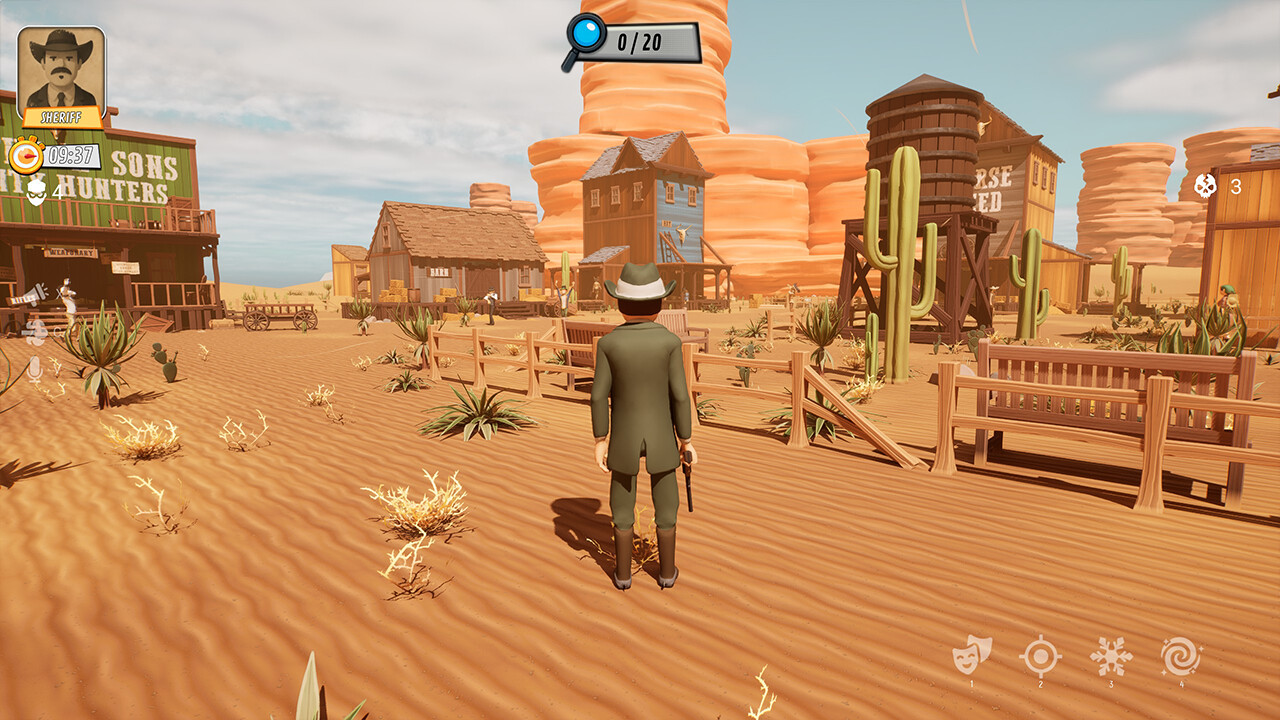Use the swirl ability in slot 4

coord(1180,655)
